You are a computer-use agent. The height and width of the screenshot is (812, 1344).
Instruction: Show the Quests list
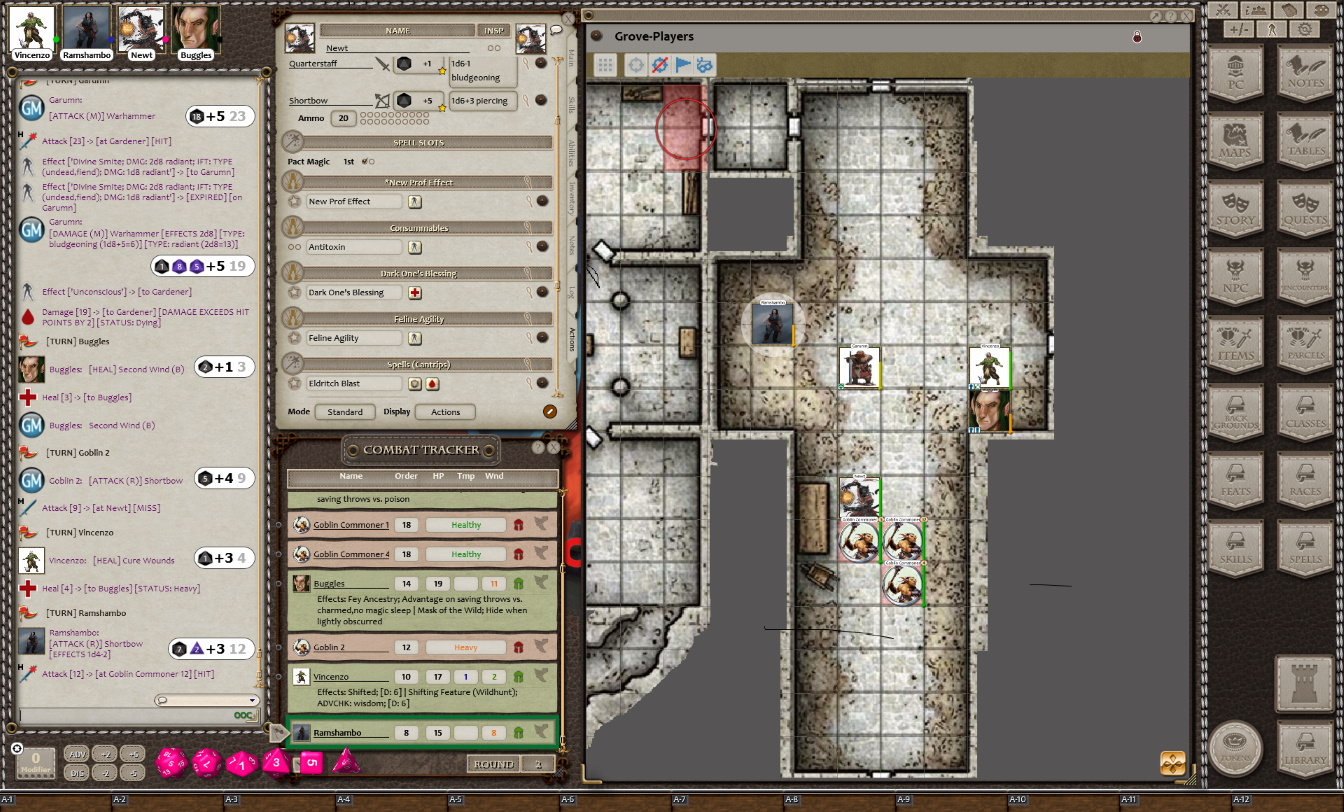coord(1306,211)
